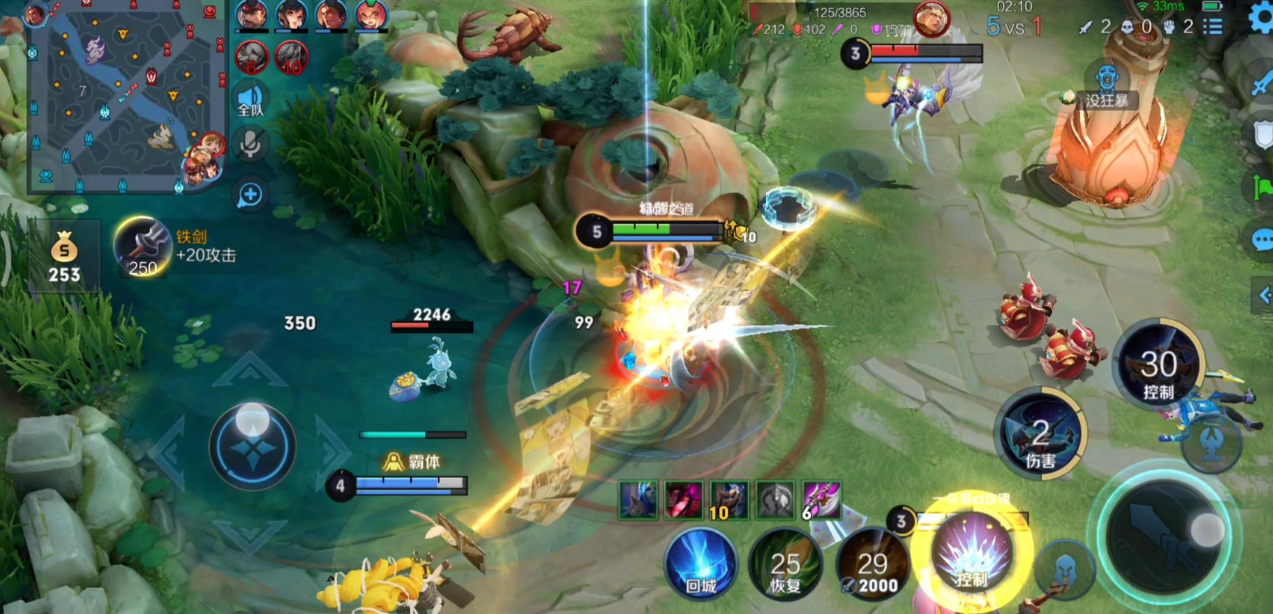Screen dimensions: 1273x614
Task: Open the shop via gold bag
Action: [x=64, y=256]
